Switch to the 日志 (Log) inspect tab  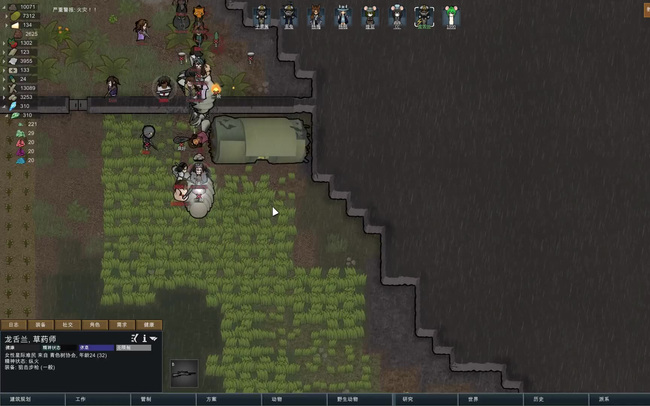(14, 325)
